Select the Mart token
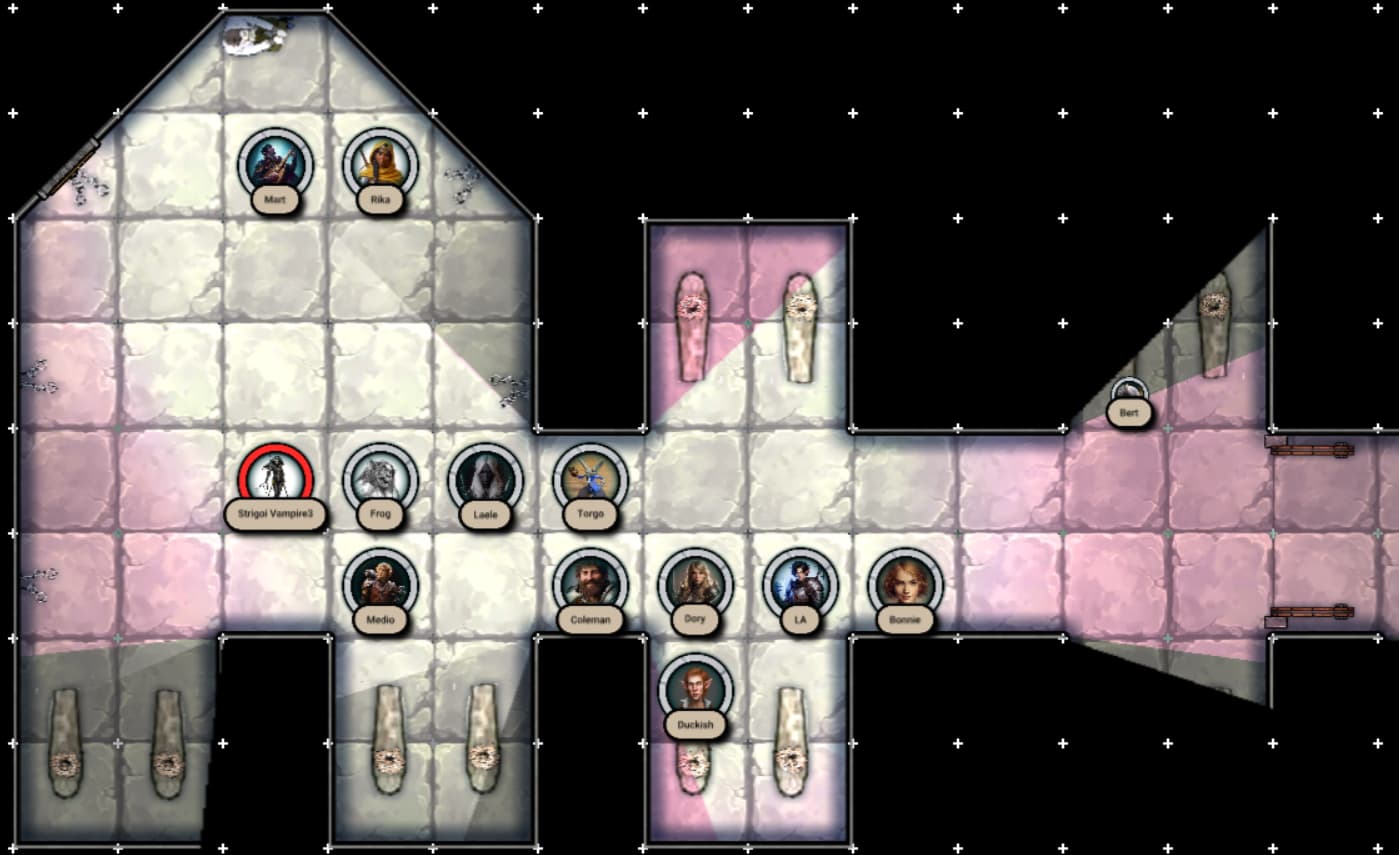1399x855 pixels. click(275, 165)
